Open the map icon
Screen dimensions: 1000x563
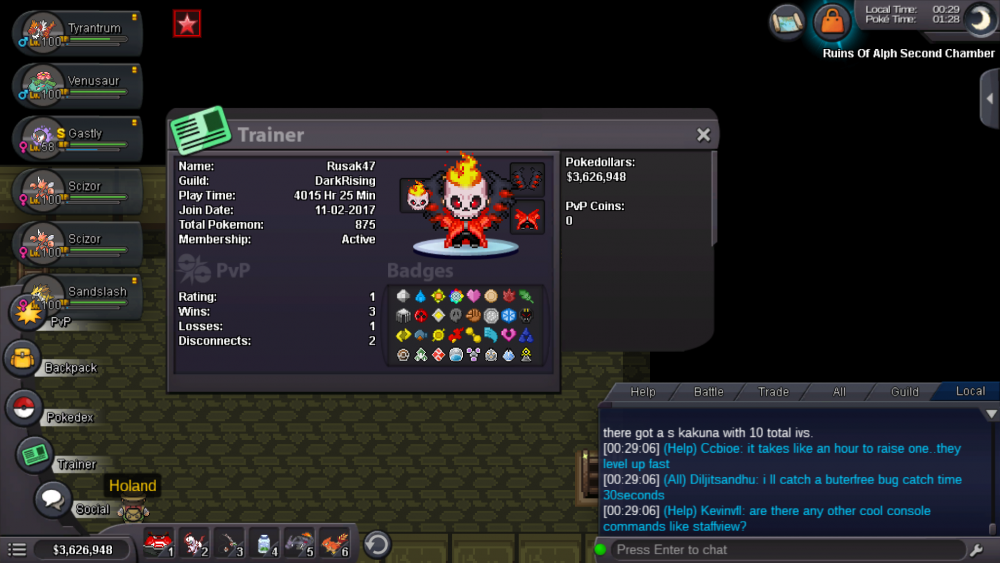click(787, 20)
